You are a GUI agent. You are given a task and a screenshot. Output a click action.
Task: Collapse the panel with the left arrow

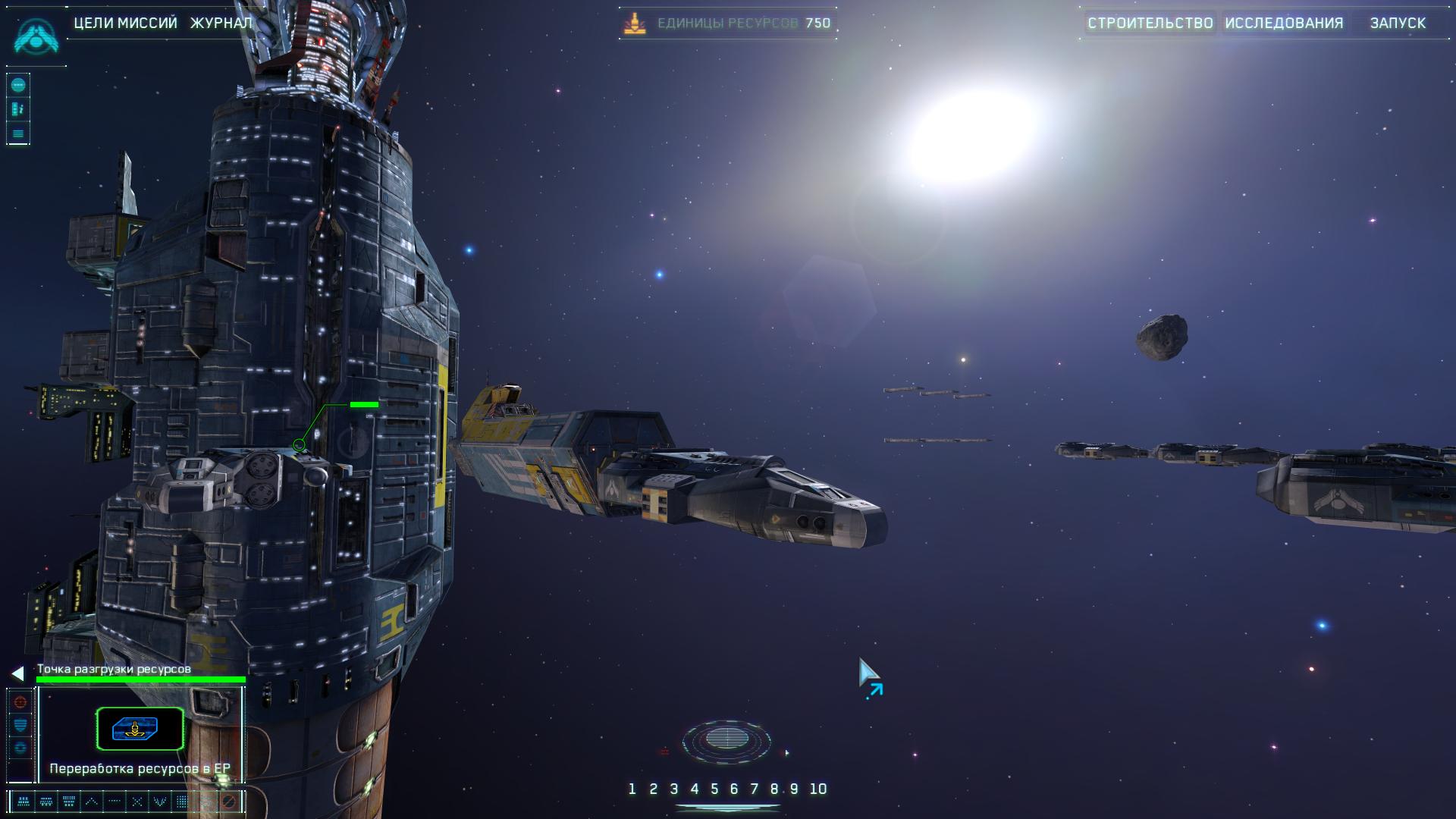17,673
